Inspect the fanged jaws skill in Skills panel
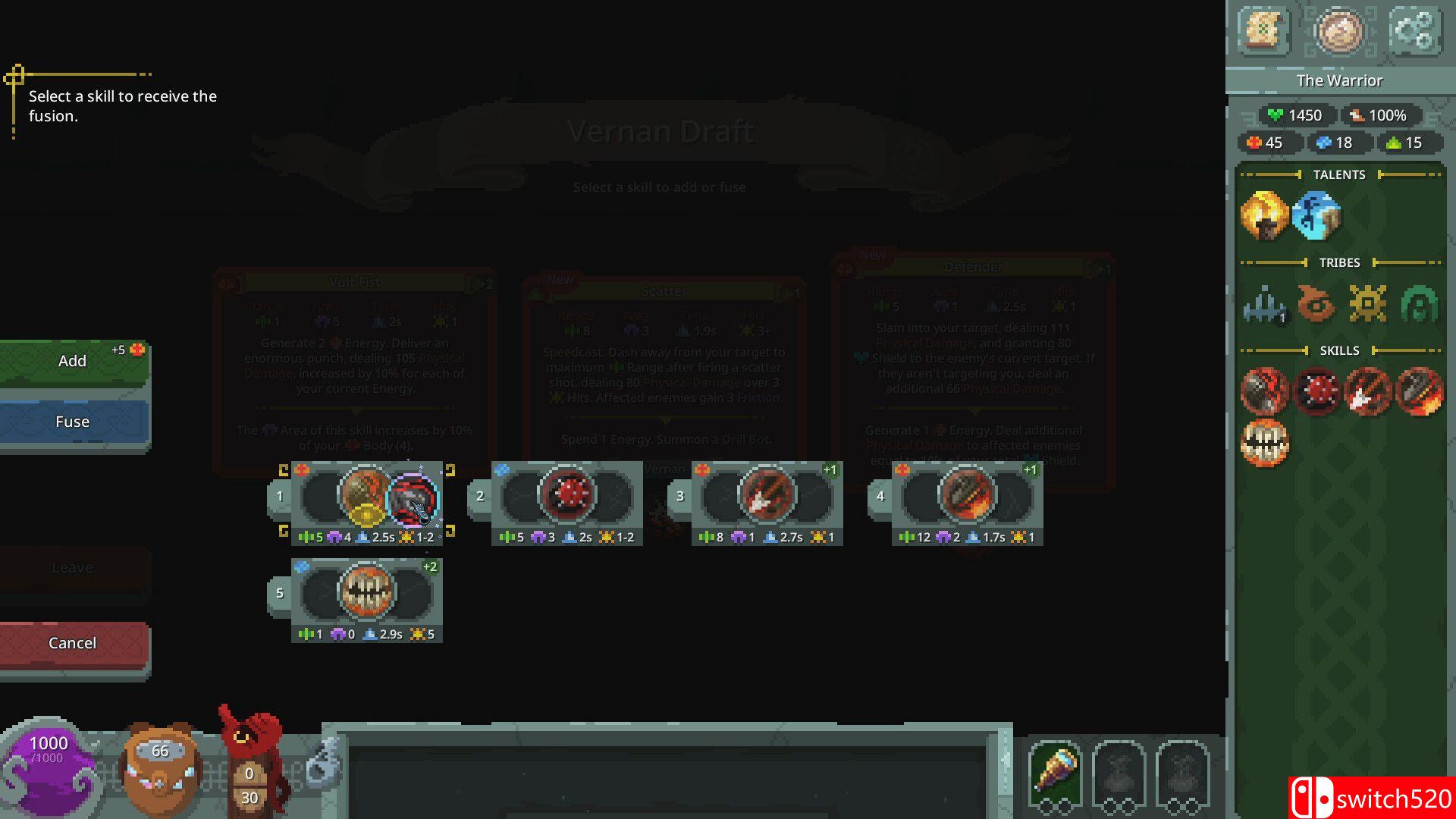Viewport: 1456px width, 819px height. 1264,443
